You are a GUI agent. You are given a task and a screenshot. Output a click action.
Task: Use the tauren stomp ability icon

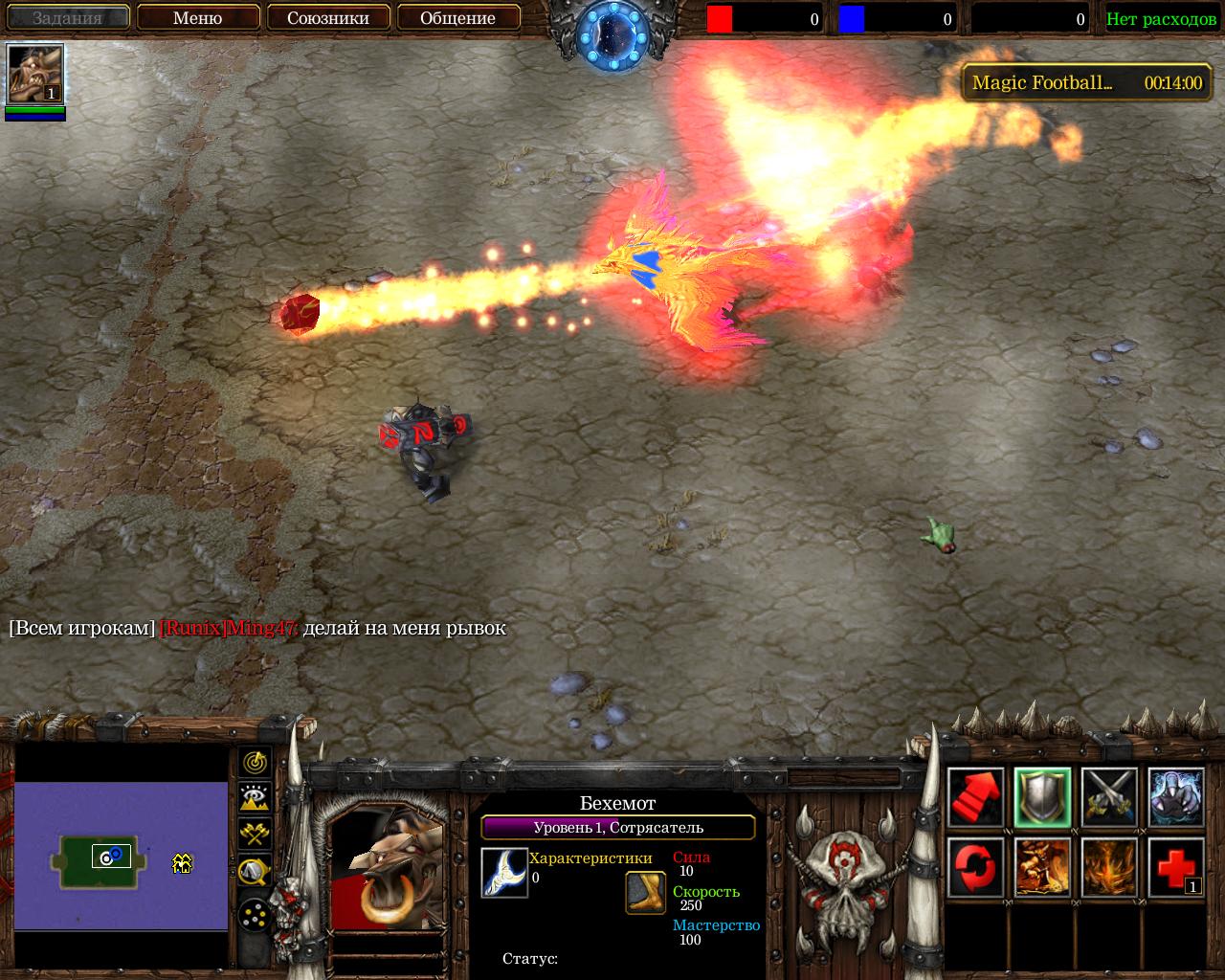(x=1042, y=866)
